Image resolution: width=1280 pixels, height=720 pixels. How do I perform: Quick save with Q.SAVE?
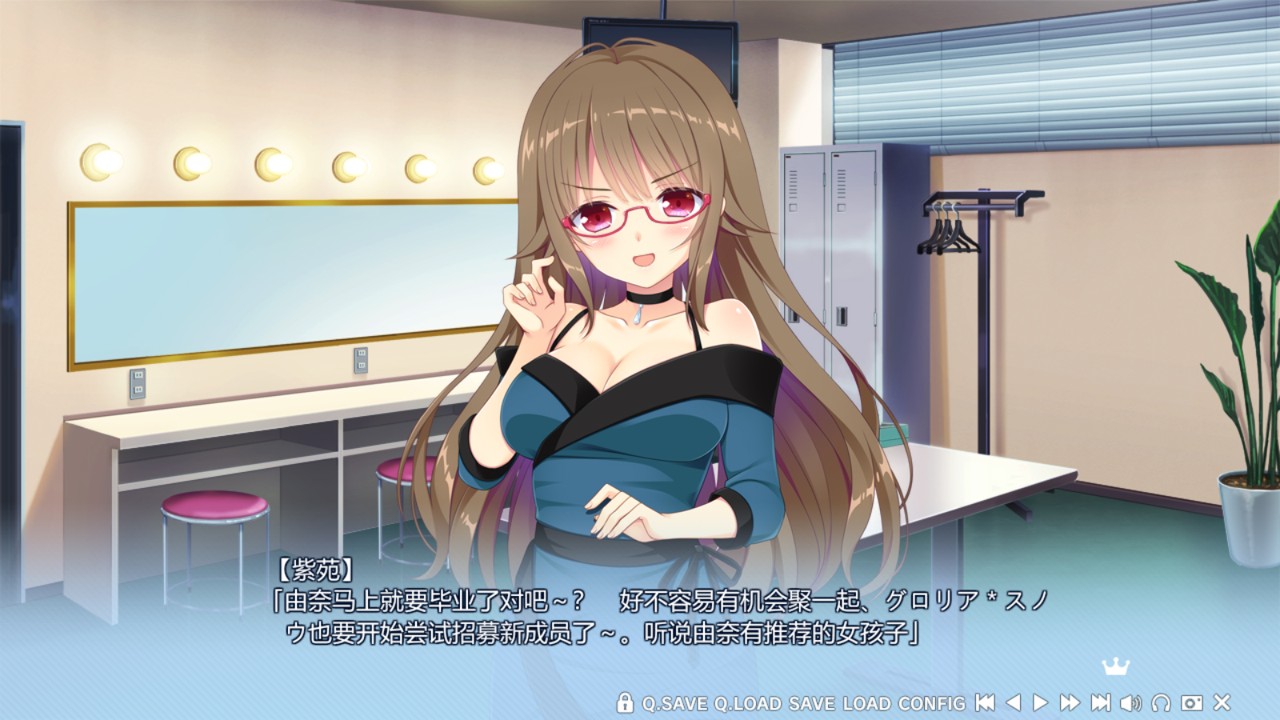[x=675, y=703]
